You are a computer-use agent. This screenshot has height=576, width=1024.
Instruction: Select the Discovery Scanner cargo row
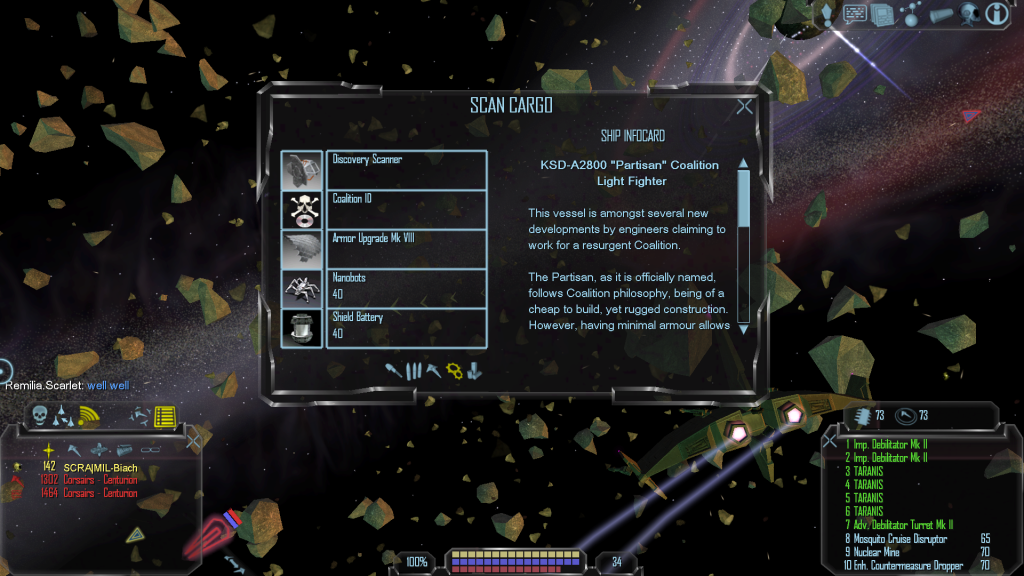pos(406,169)
